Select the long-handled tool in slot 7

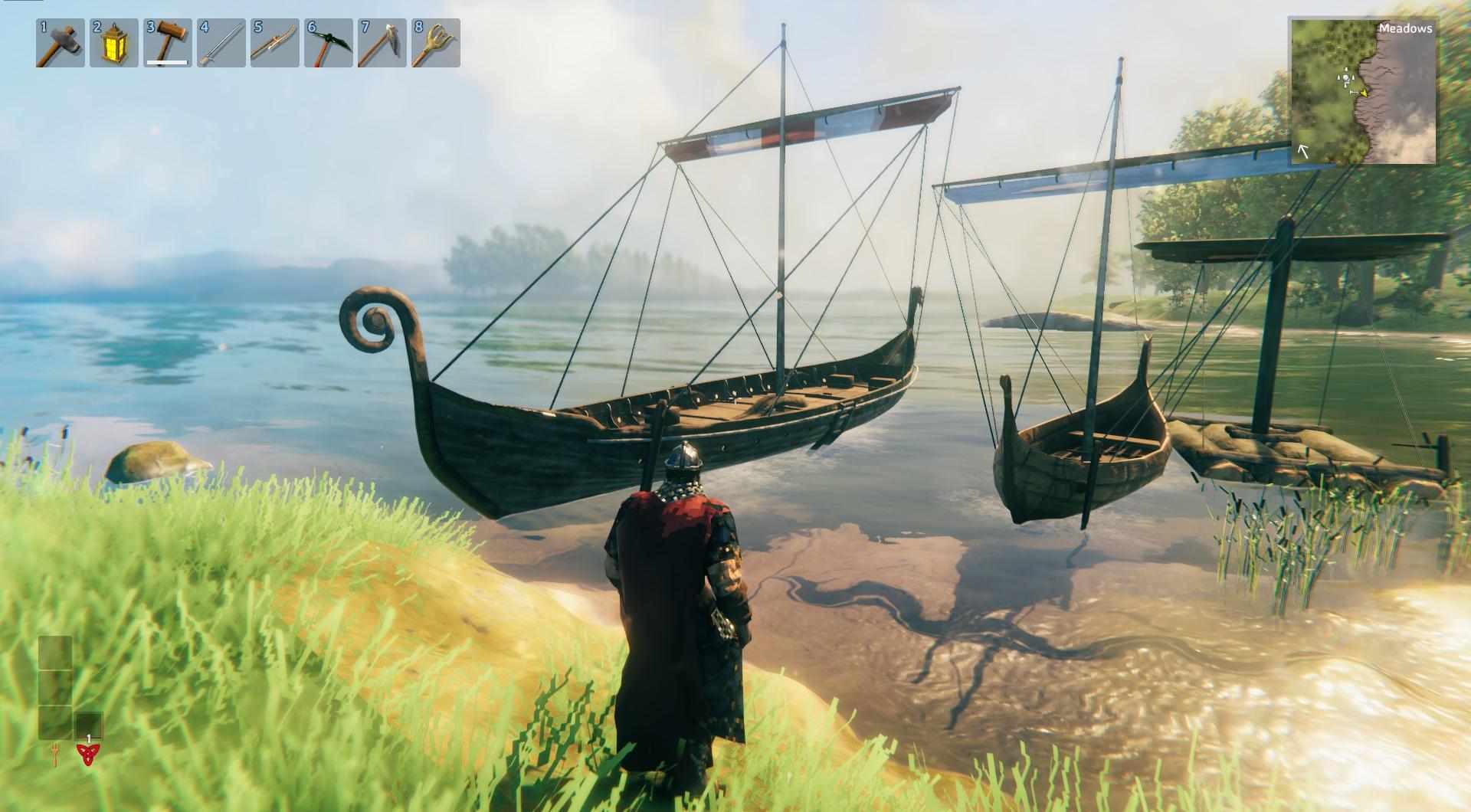[x=382, y=43]
